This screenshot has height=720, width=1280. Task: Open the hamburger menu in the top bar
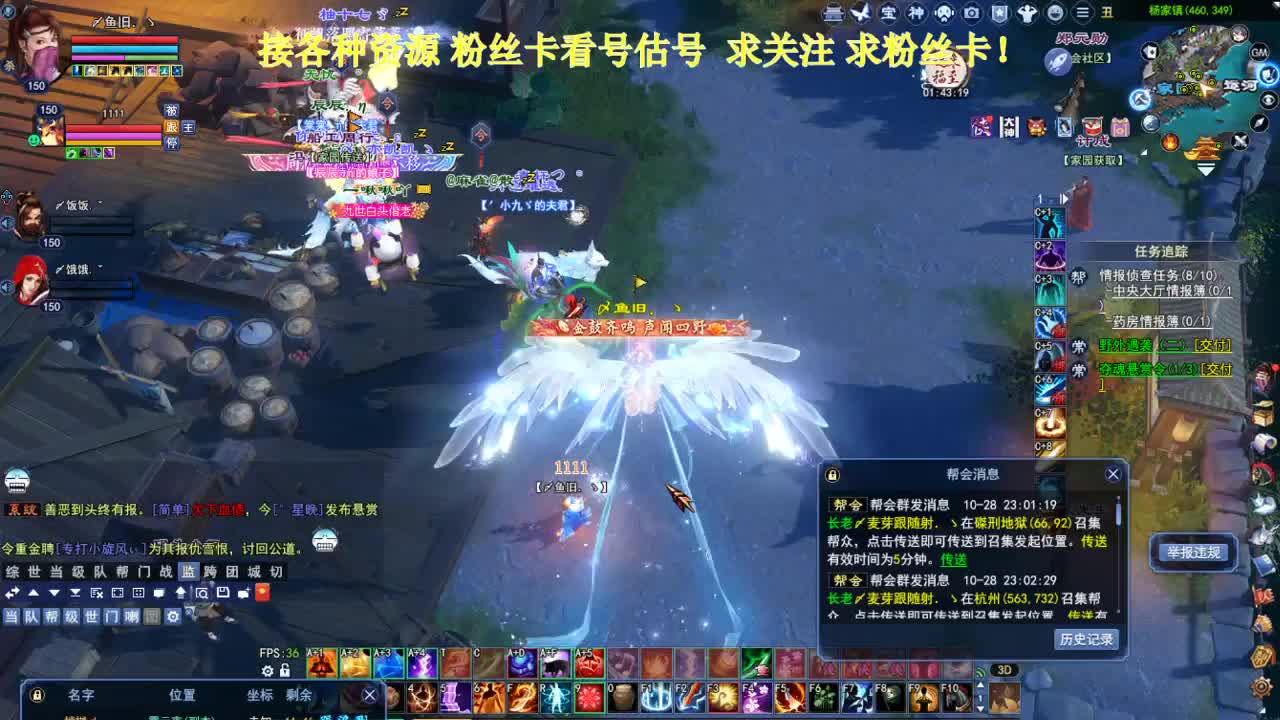coord(1082,13)
